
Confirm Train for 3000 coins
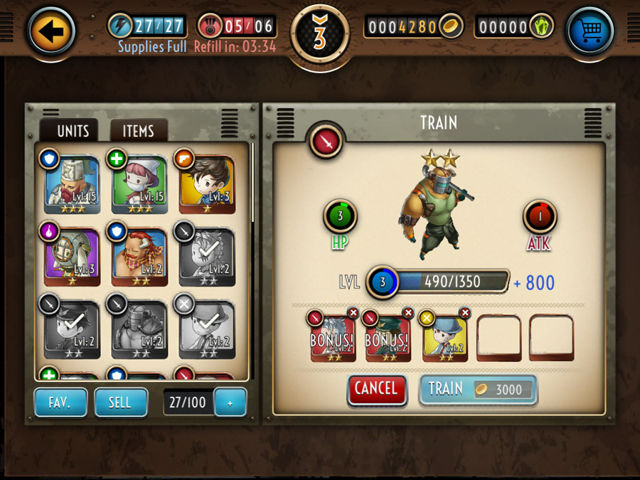[x=478, y=389]
